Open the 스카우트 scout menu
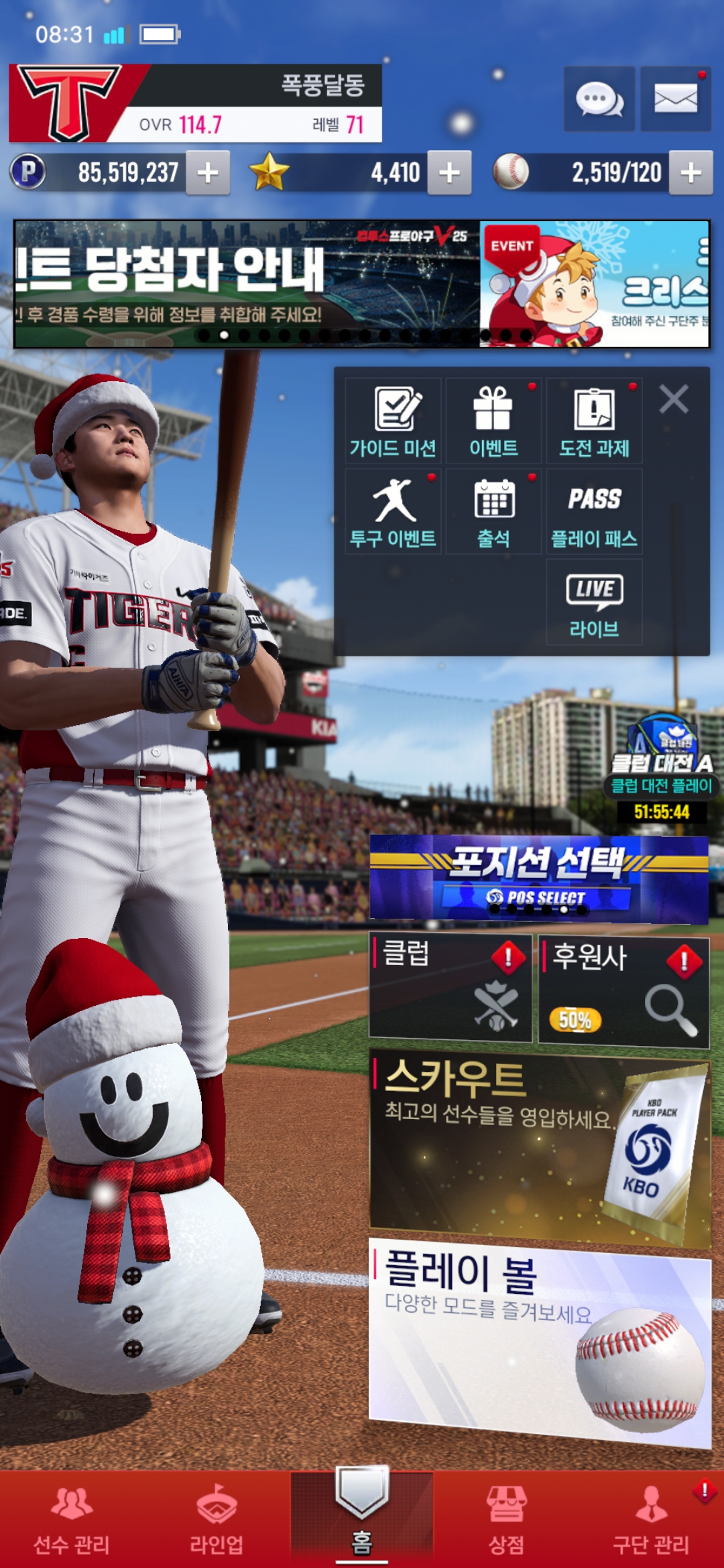The width and height of the screenshot is (724, 1568). tap(539, 1147)
